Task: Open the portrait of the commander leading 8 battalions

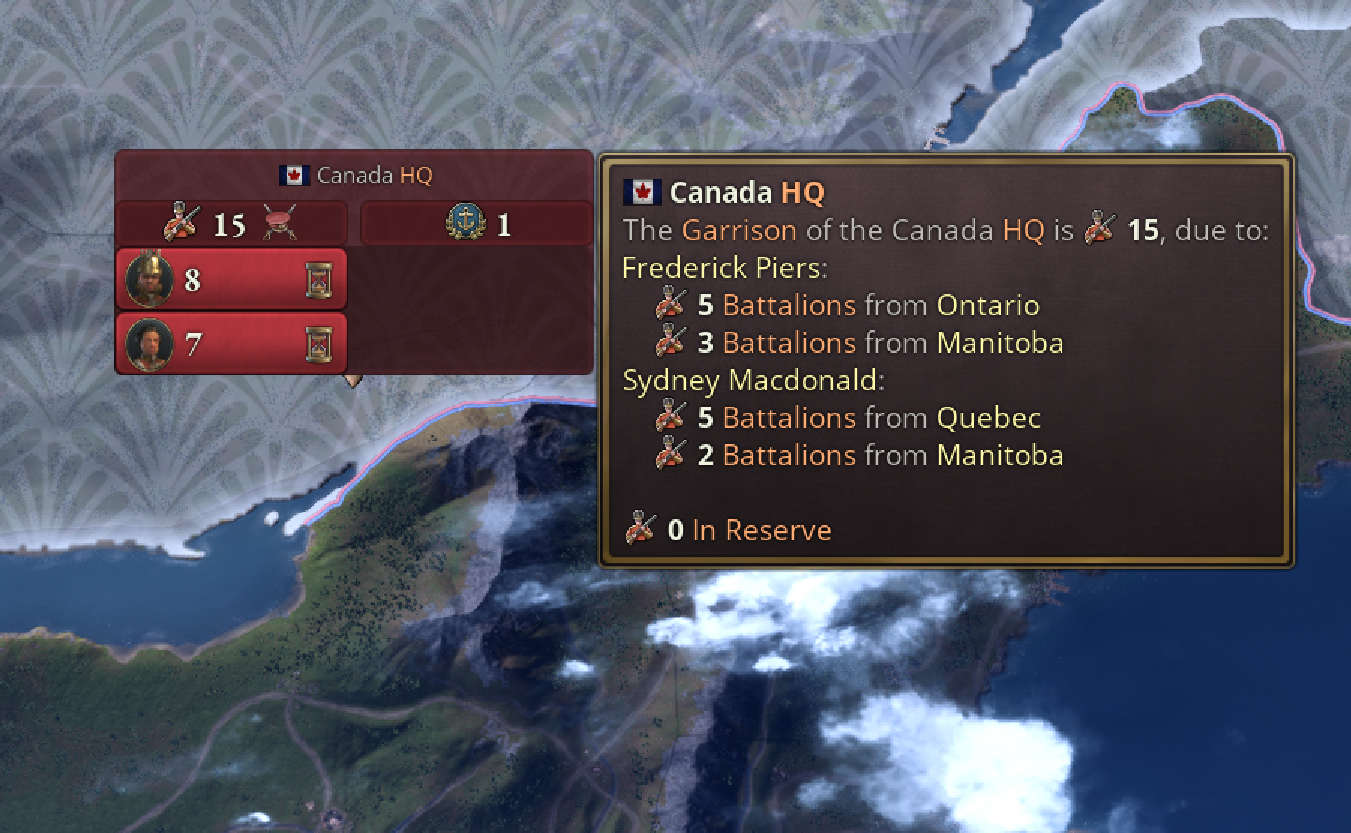Action: [x=149, y=278]
